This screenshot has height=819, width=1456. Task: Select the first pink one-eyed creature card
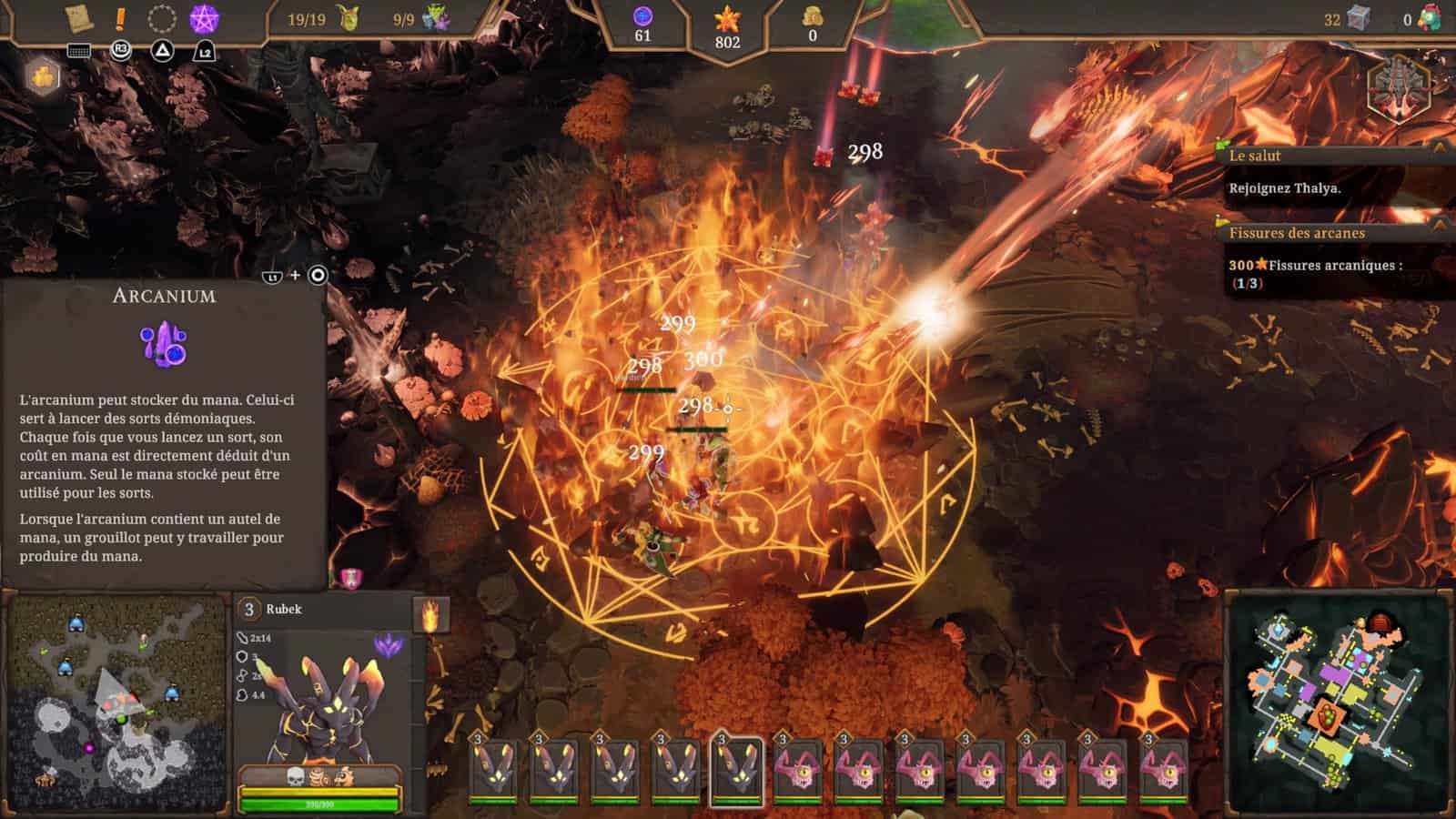tap(798, 770)
